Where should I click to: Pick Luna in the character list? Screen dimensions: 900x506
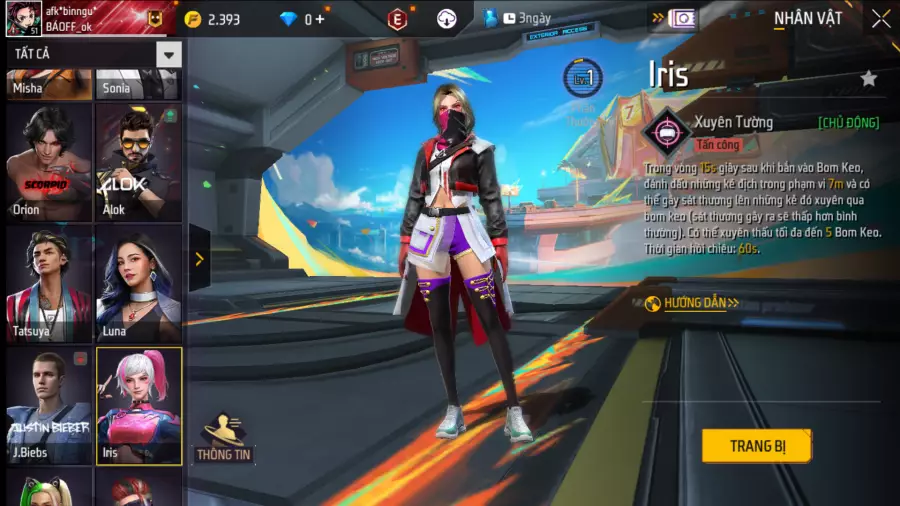point(138,283)
